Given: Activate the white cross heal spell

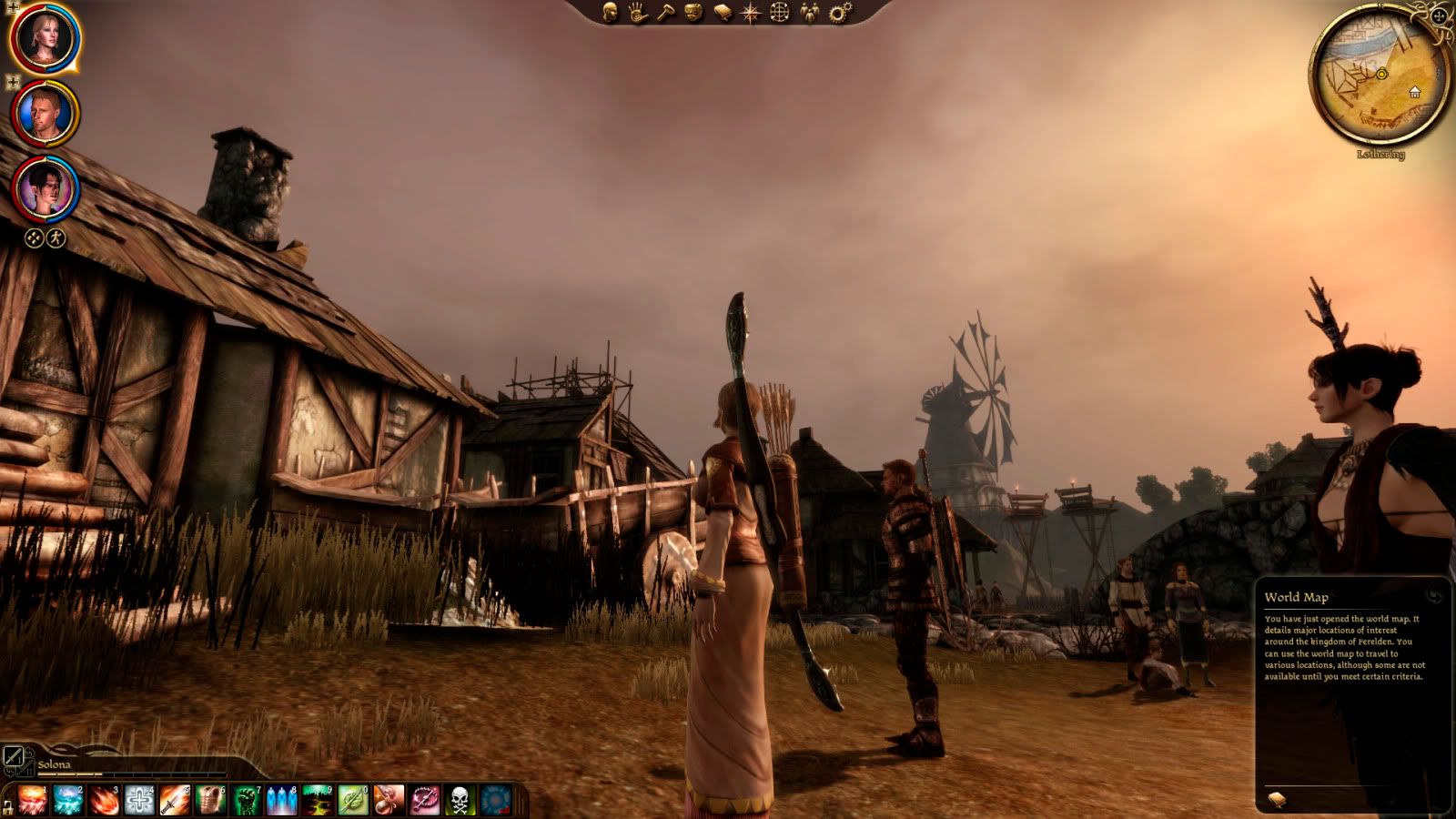Looking at the screenshot, I should coord(140,800).
